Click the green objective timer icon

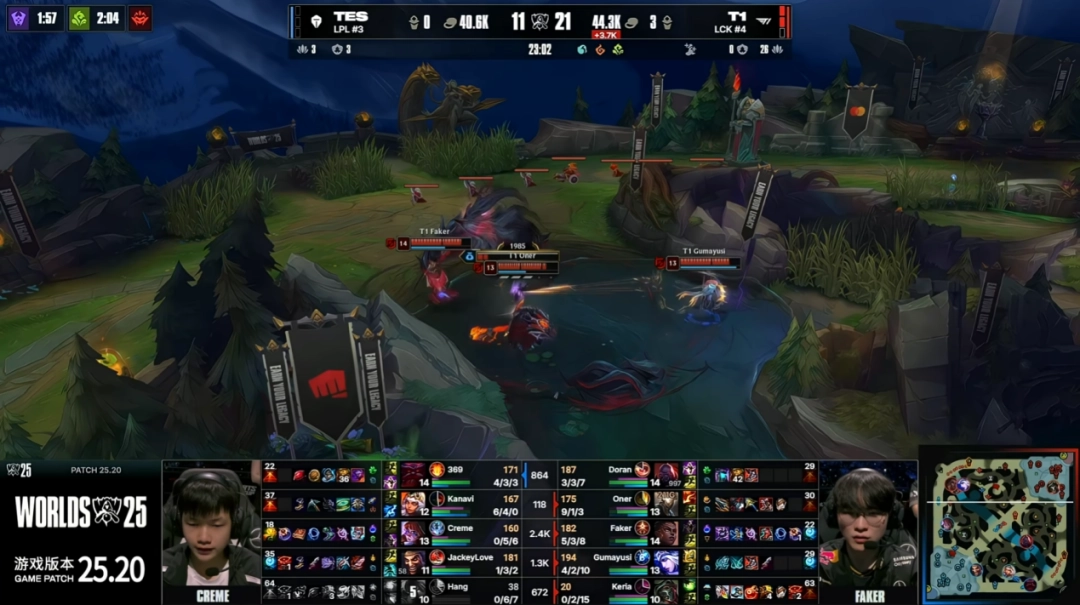(80, 18)
